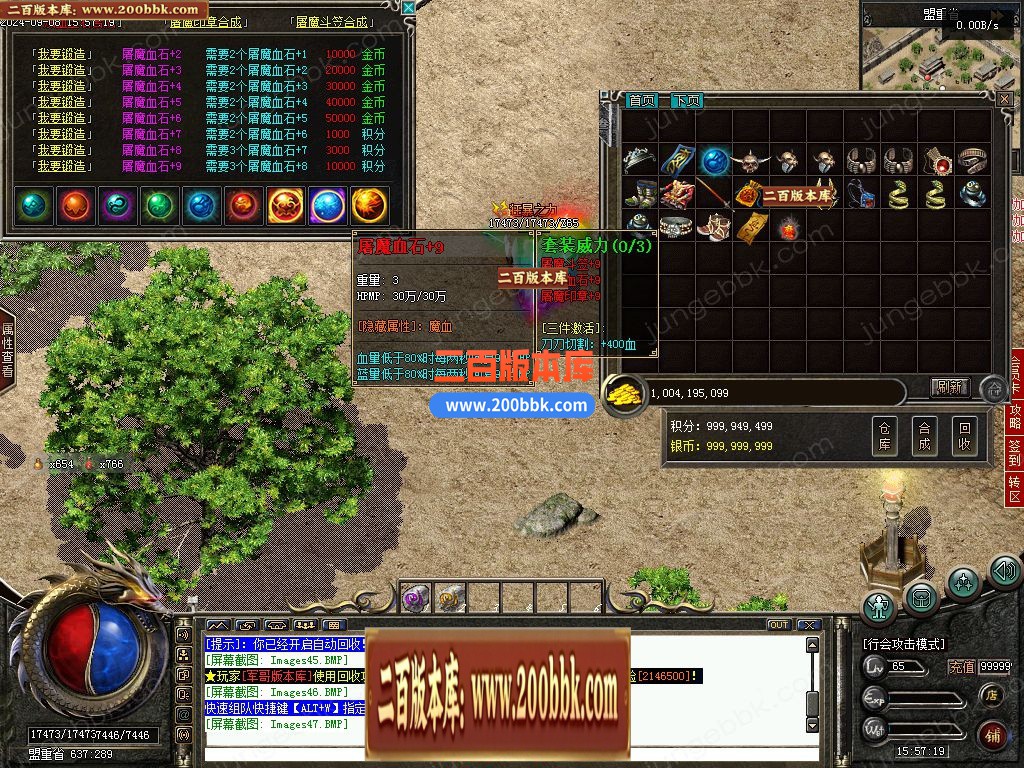
Task: Select the red armor item in the bag
Action: click(x=677, y=194)
